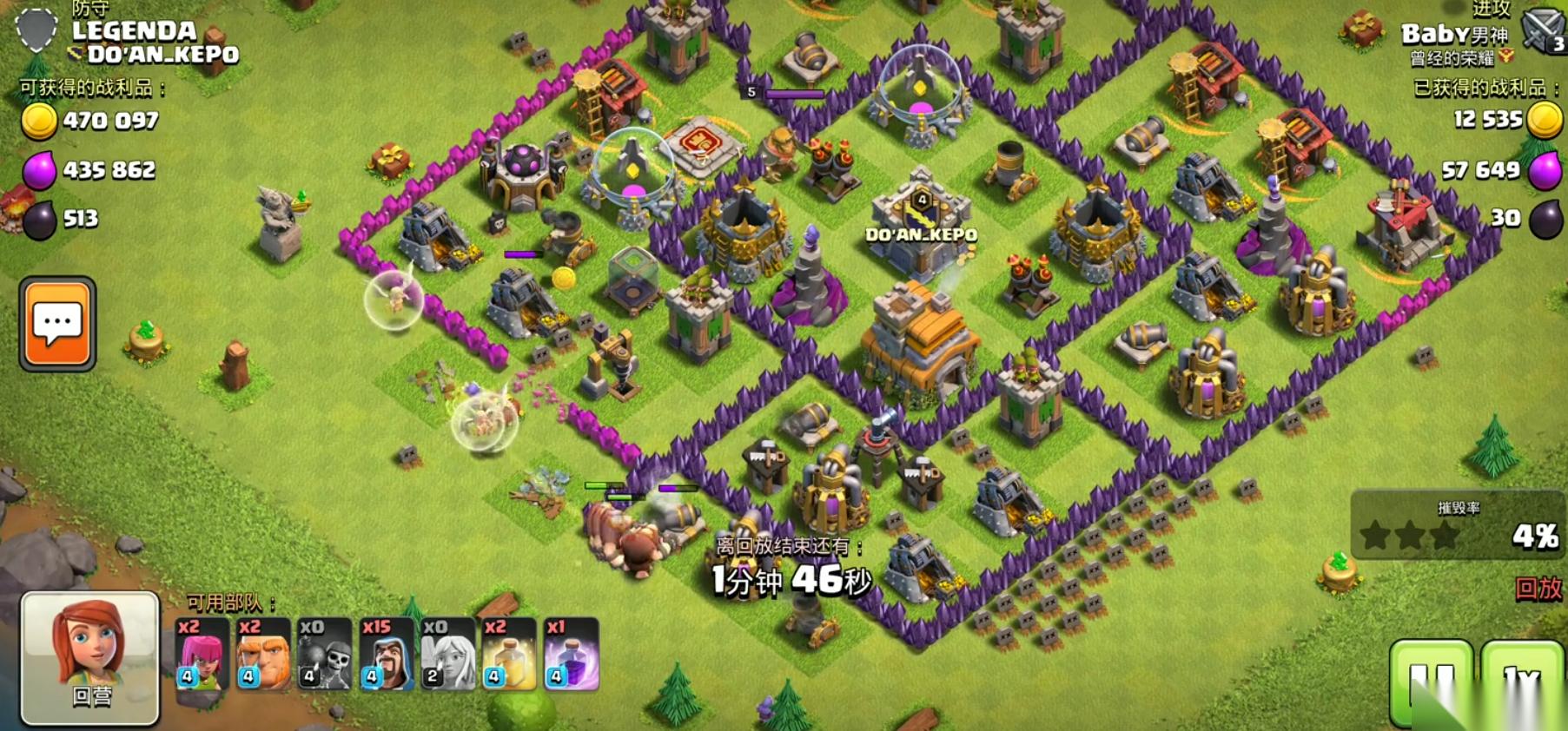The image size is (1568, 731).
Task: Pick the purple Rage Spell slot
Action: coord(572,655)
